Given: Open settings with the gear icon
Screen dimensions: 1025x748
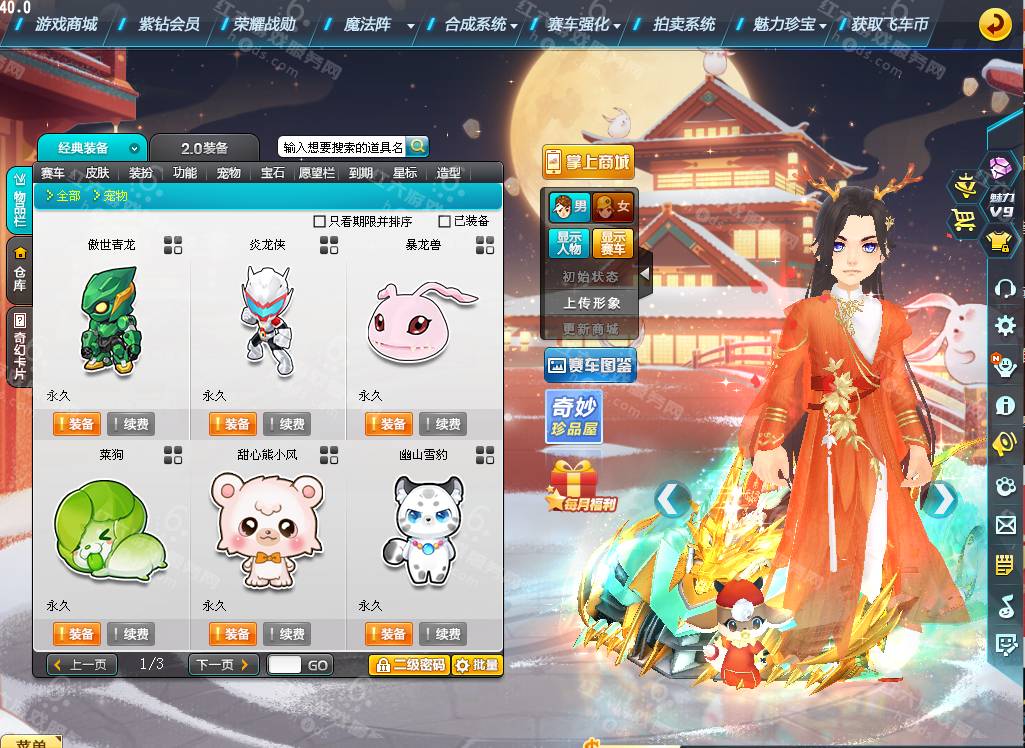Looking at the screenshot, I should tap(1004, 325).
